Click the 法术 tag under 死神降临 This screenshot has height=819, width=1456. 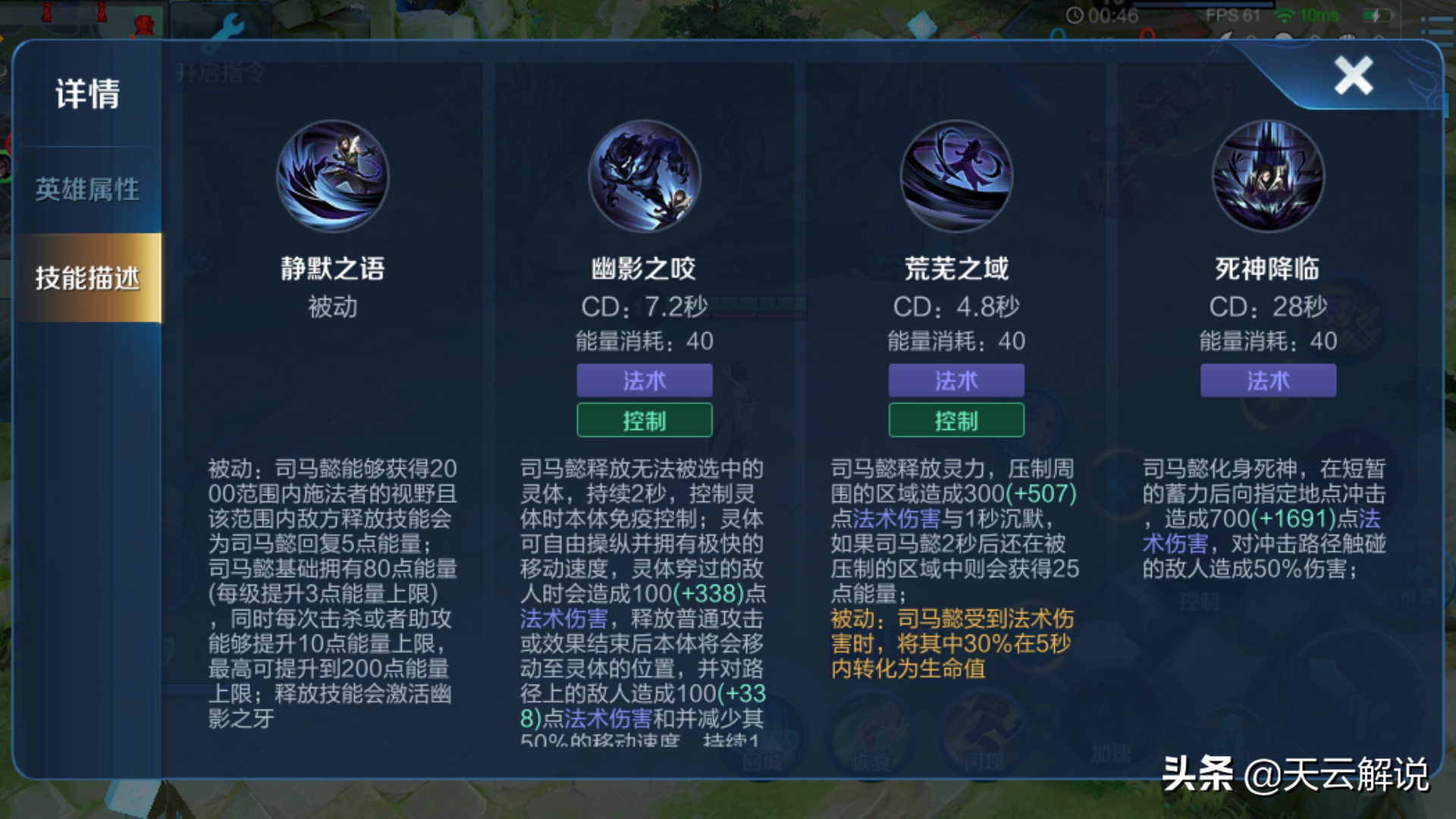pos(1267,381)
